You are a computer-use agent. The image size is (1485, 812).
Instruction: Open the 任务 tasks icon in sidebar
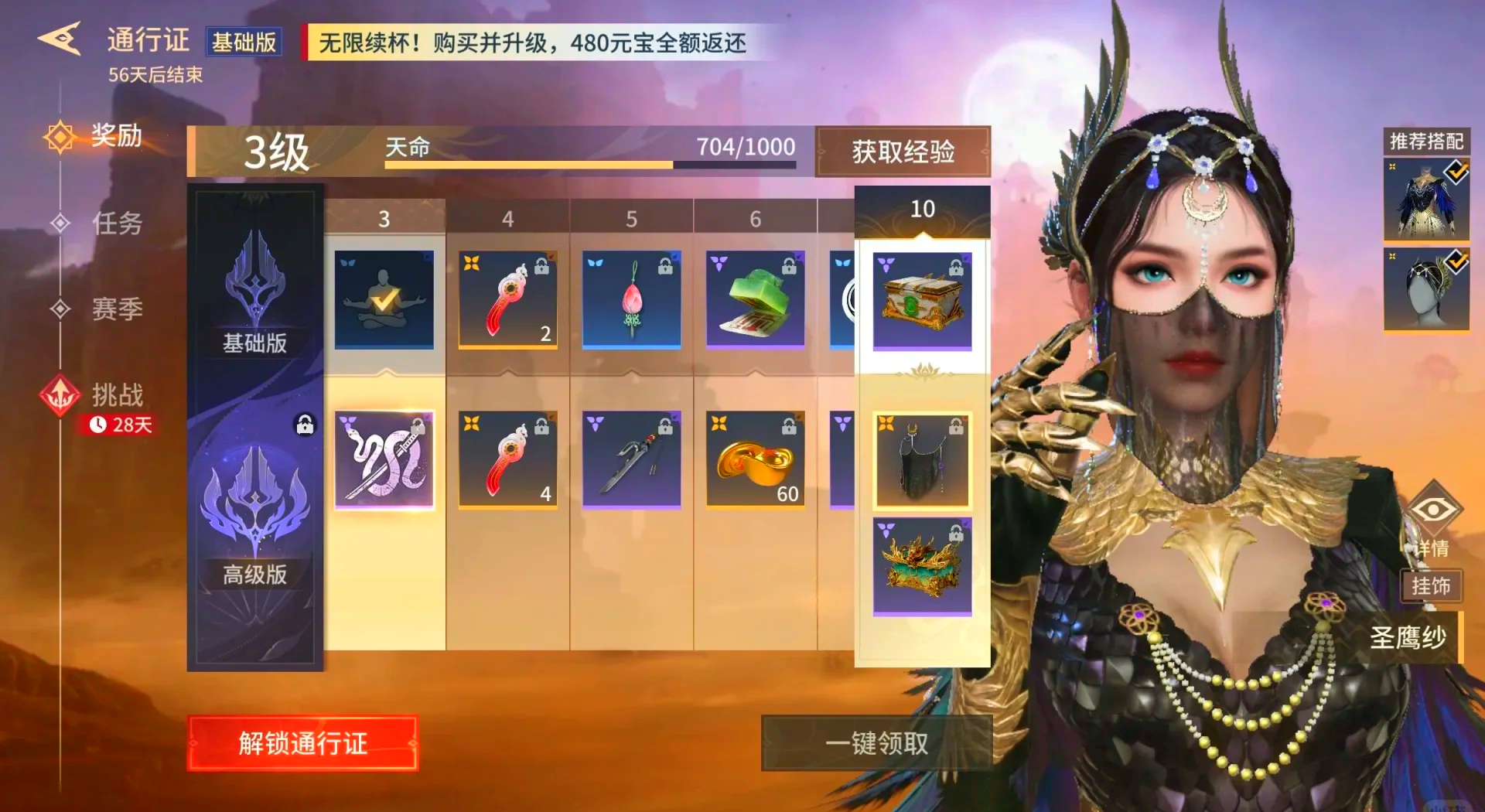(60, 223)
